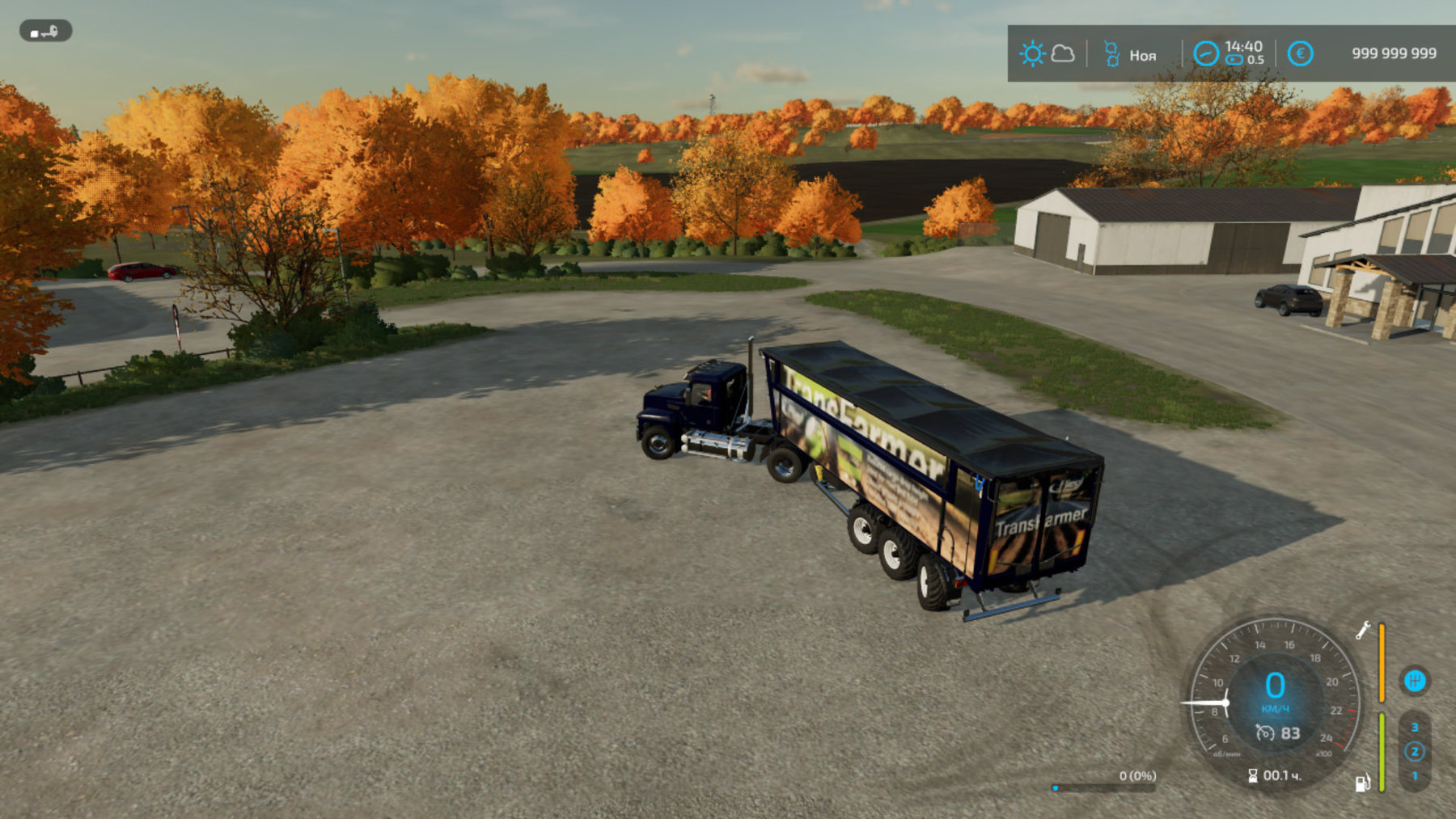Screen dimensions: 1456x819
Task: Toggle the blue gearbox shifter icon
Action: pyautogui.click(x=1414, y=681)
